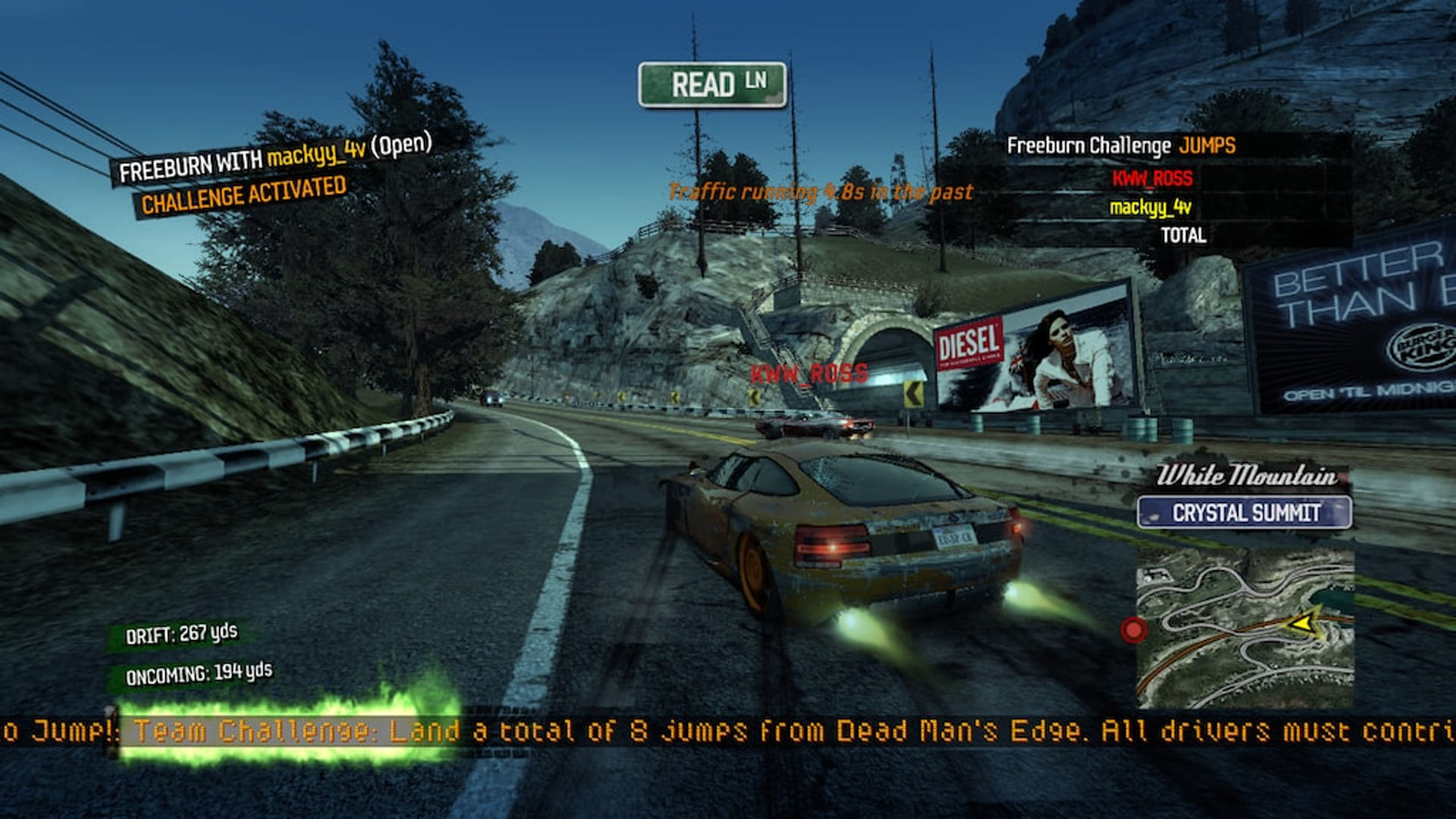1456x819 pixels.
Task: Choose mackyy_4v in the challenge player list
Action: click(1150, 207)
